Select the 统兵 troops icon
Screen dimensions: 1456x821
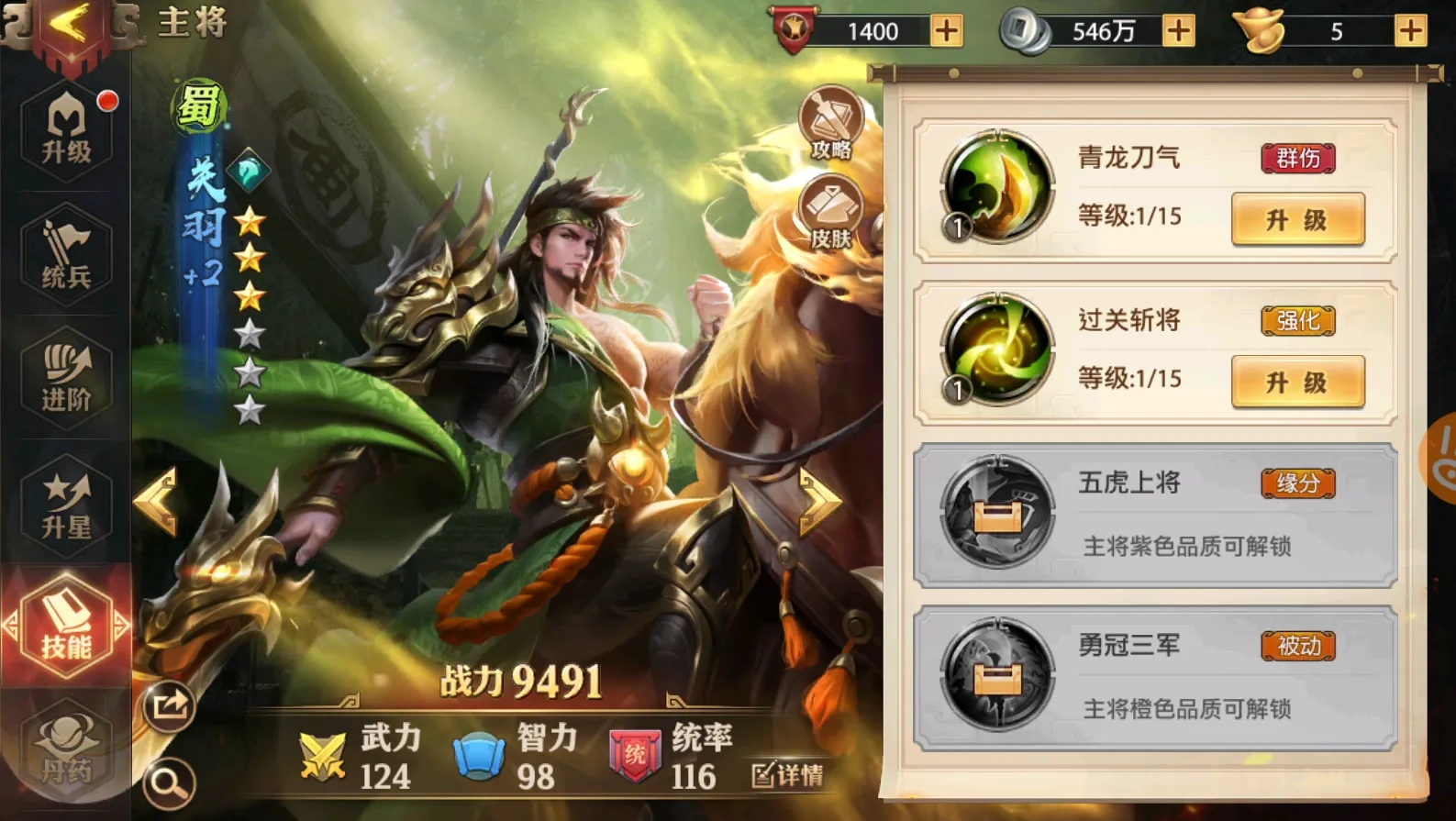65,255
